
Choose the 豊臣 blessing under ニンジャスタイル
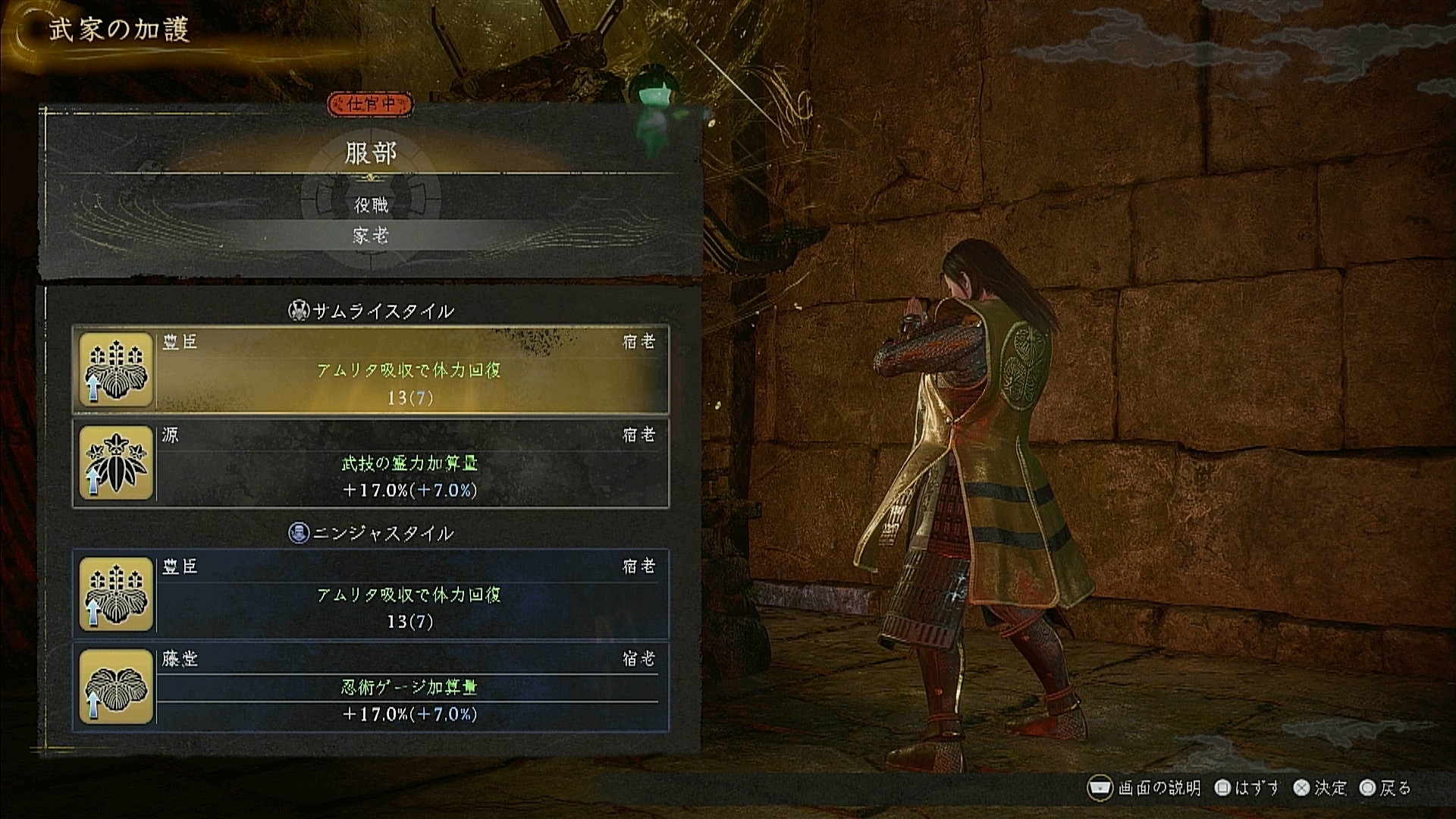[371, 594]
